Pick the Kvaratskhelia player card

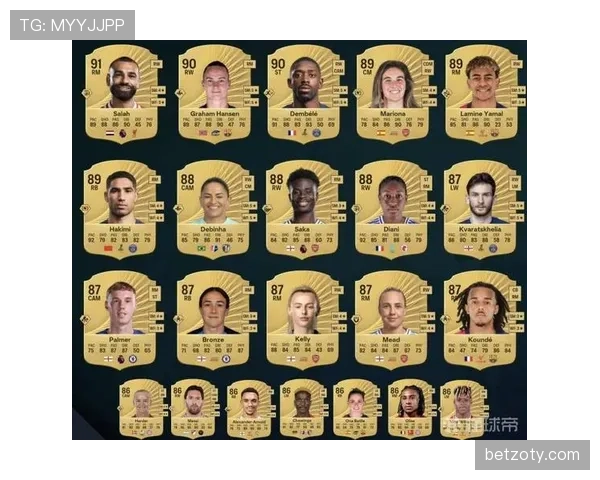481,206
